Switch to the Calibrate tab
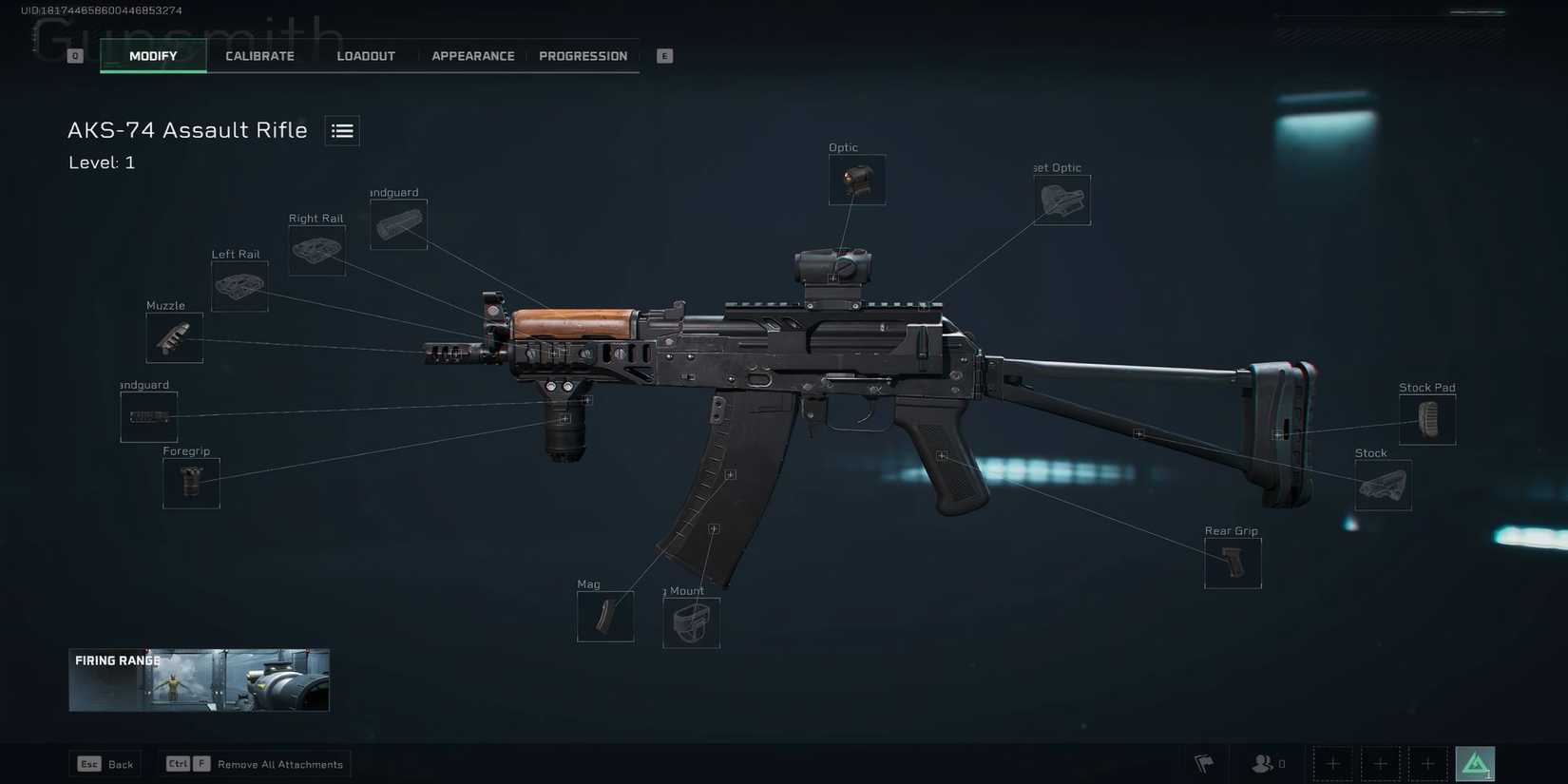The width and height of the screenshot is (1568, 784). click(x=259, y=55)
